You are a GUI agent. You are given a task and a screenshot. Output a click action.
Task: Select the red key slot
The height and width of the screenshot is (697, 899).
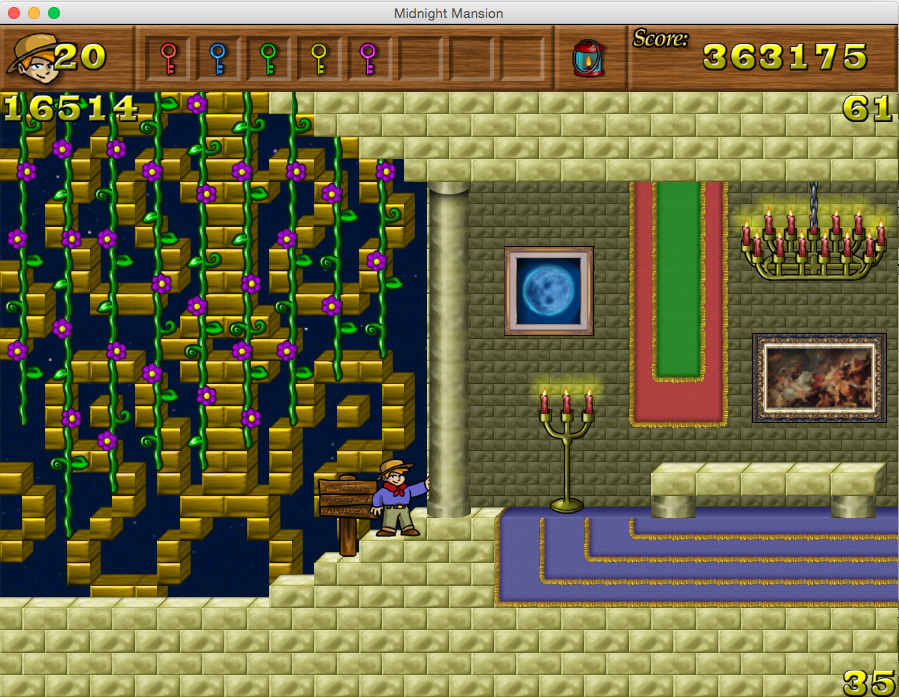(168, 58)
